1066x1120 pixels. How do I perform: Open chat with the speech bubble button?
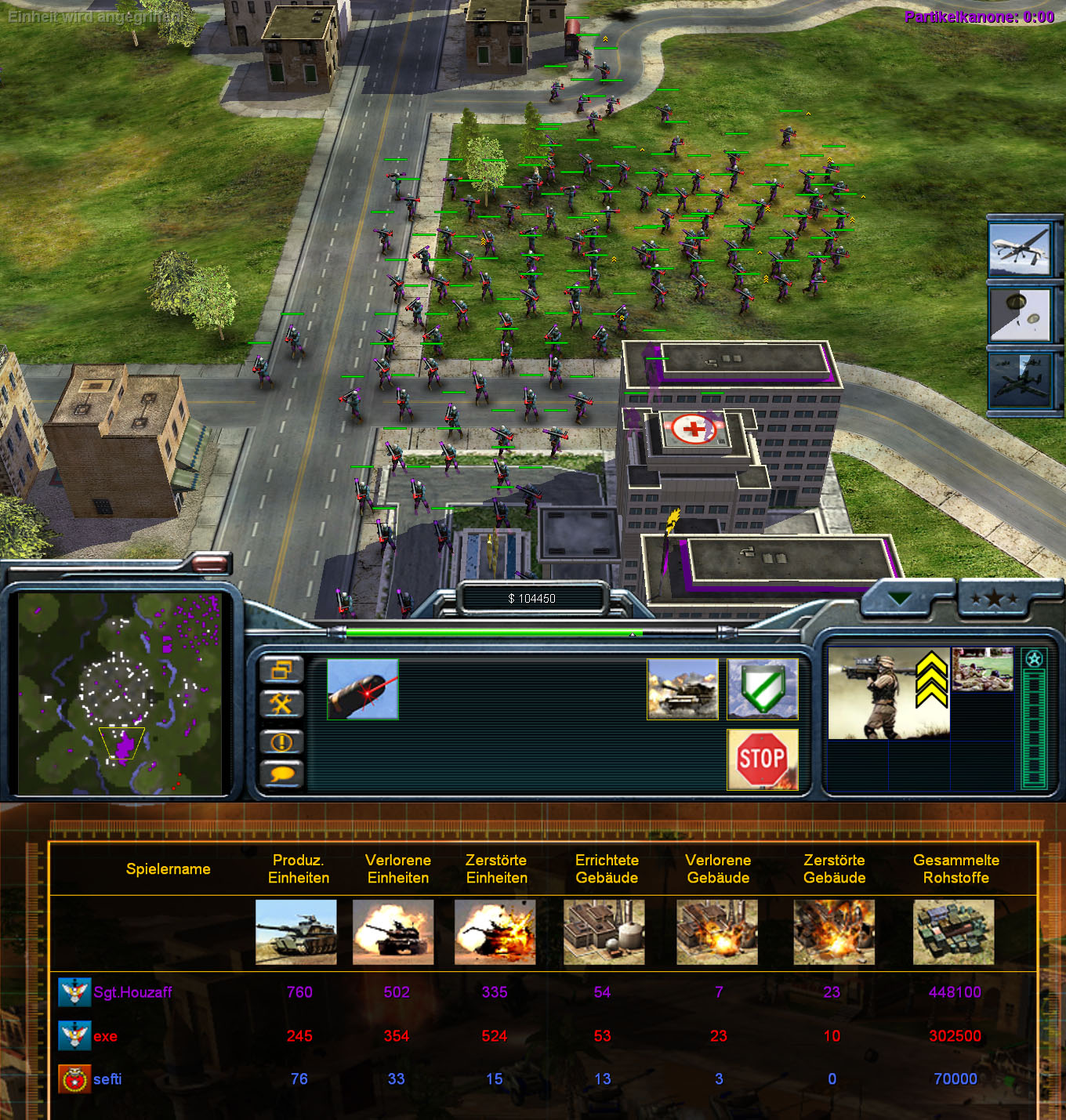(x=281, y=774)
